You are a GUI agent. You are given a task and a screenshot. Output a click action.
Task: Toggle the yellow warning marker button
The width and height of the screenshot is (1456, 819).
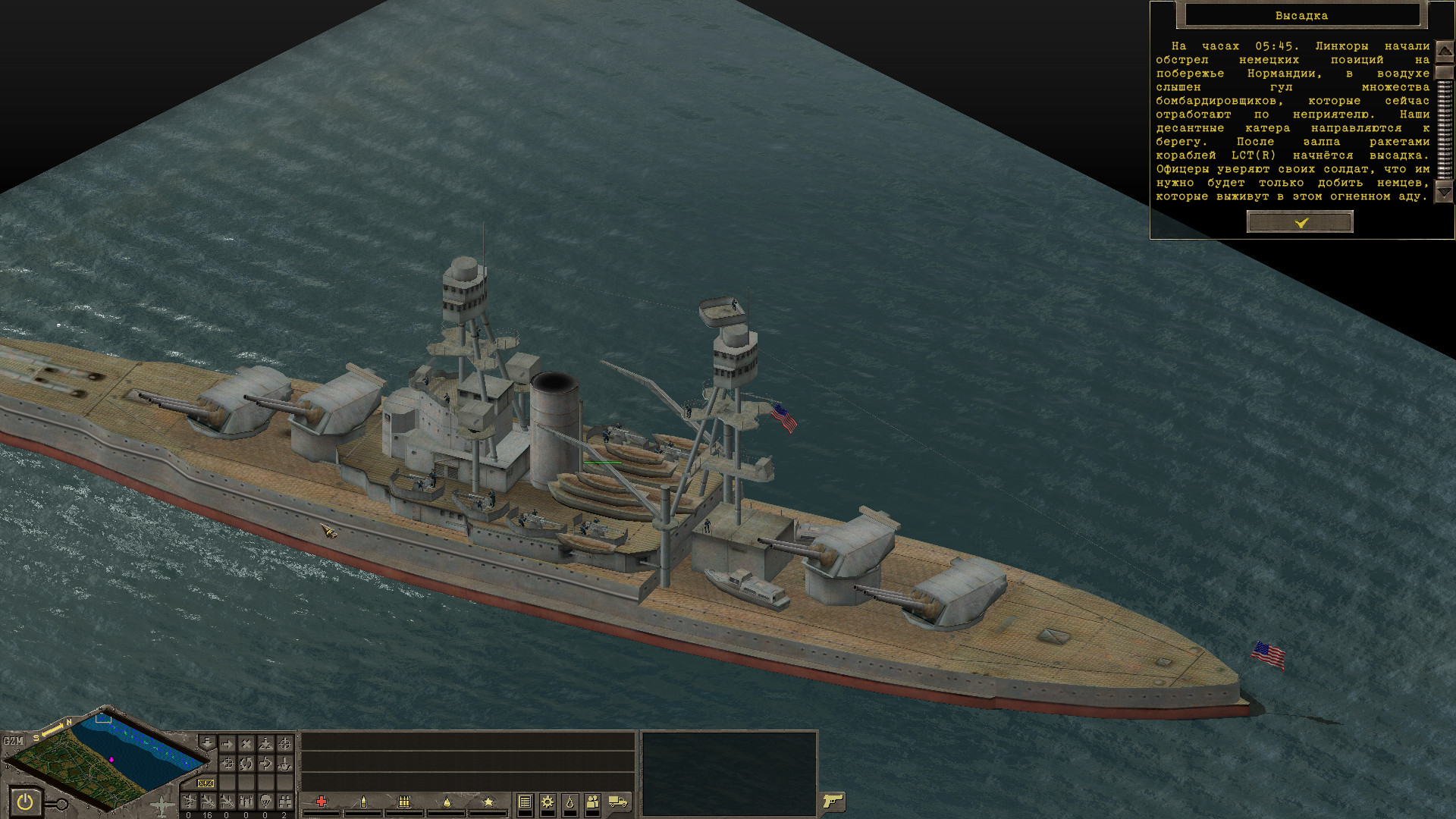(206, 783)
